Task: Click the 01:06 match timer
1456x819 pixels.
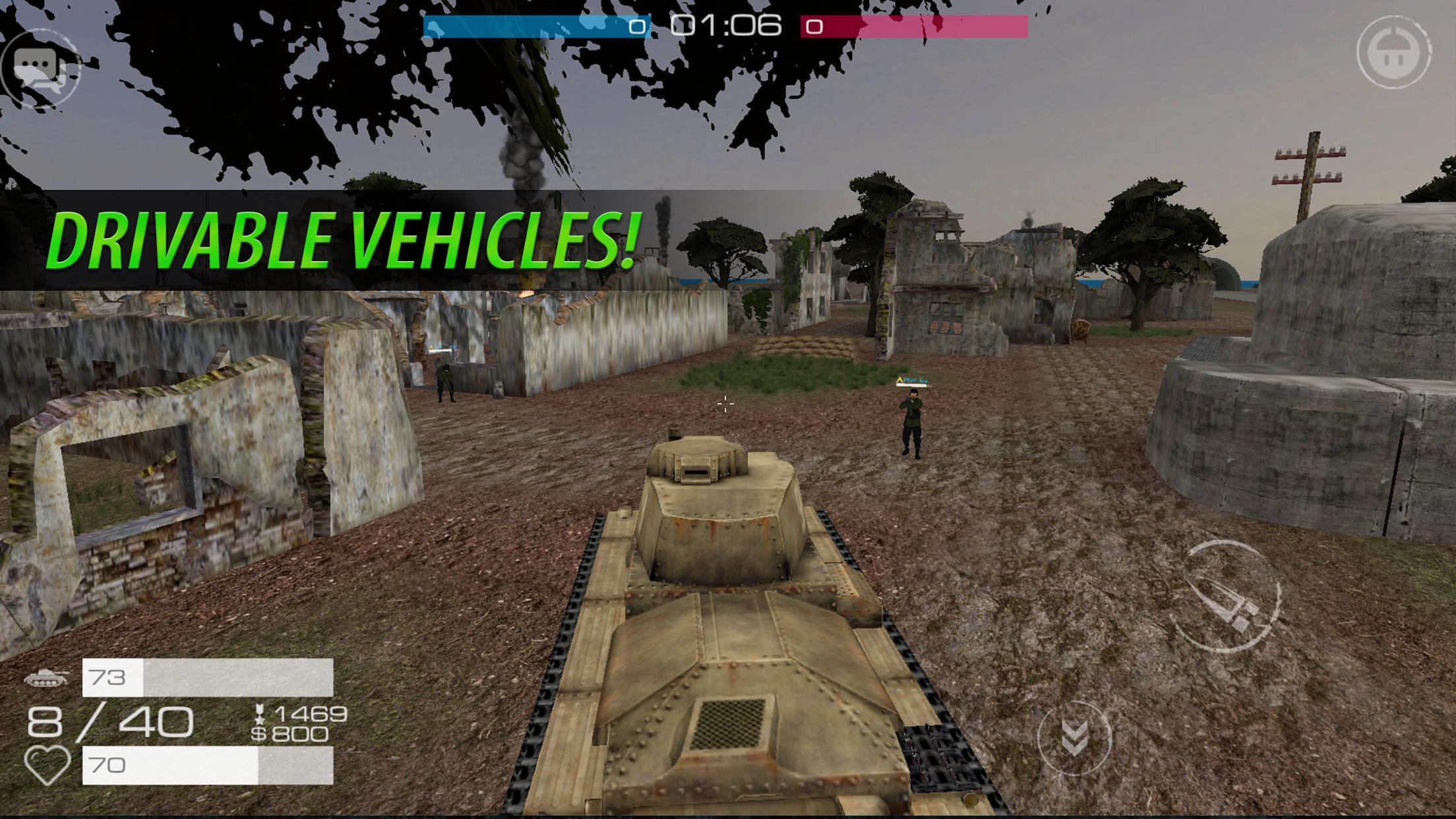Action: coord(726,27)
